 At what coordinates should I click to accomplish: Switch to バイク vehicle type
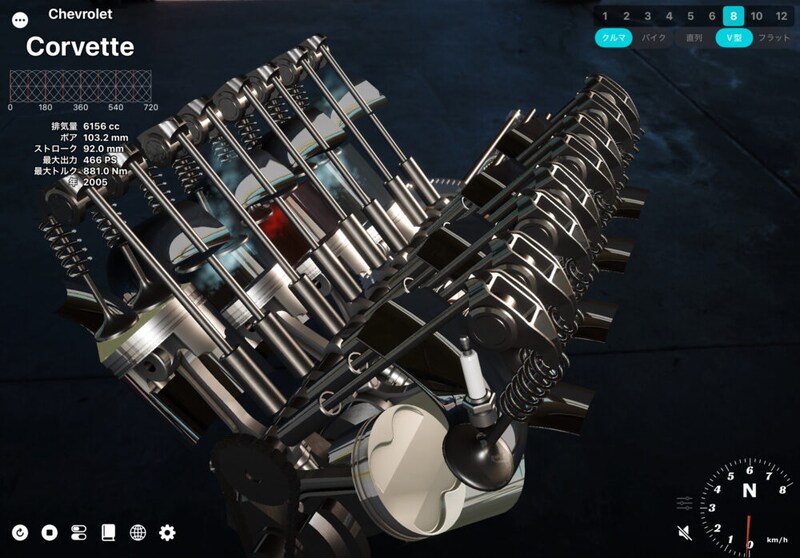[x=654, y=38]
